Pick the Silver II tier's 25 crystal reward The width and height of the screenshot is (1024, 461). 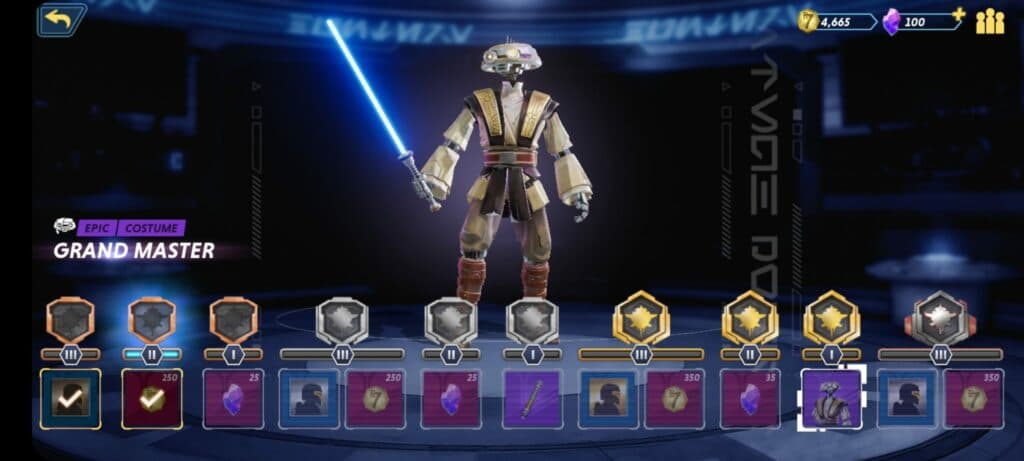point(451,399)
